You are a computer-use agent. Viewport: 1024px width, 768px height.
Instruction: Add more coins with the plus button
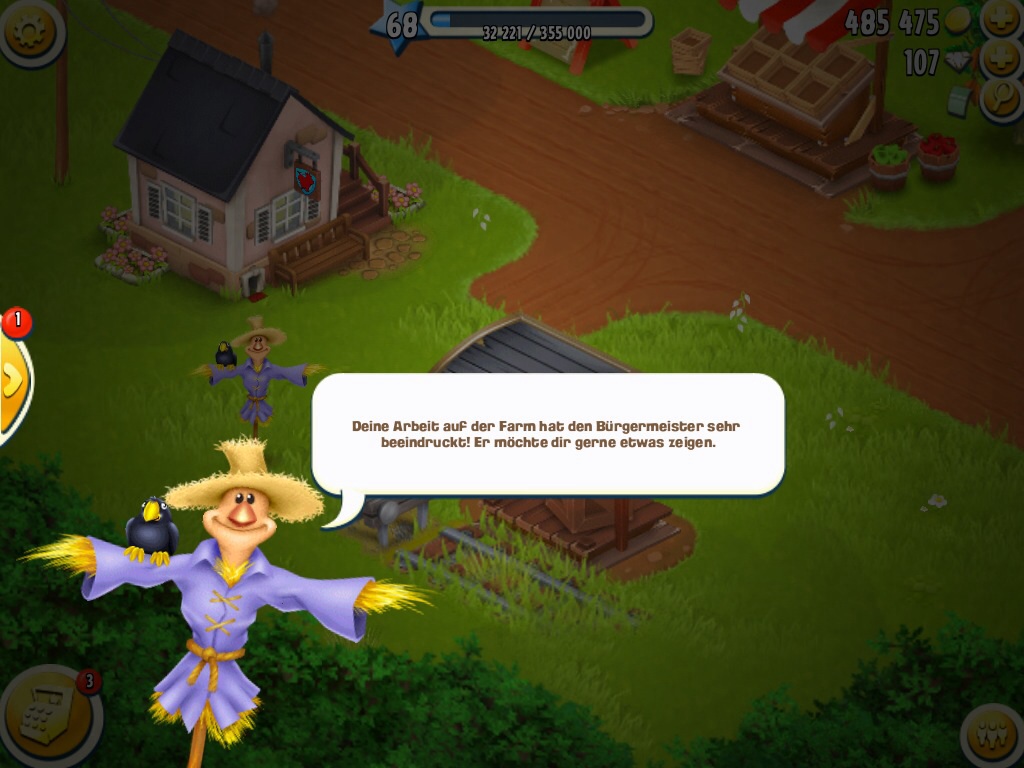coord(1001,18)
